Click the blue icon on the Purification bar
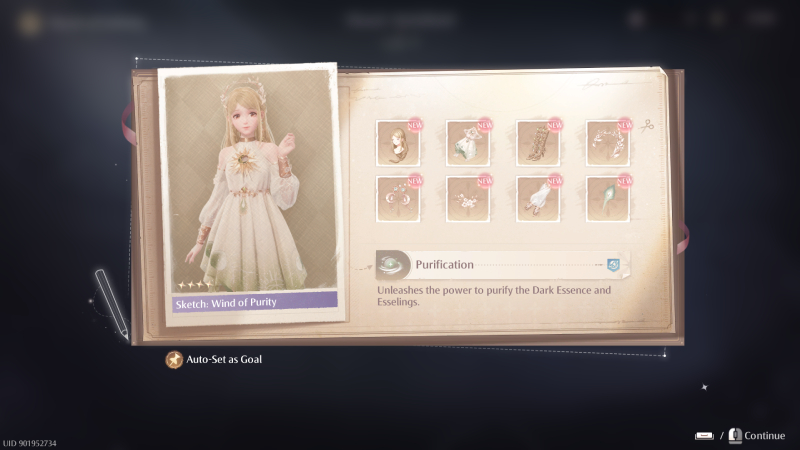Viewport: 800px width, 450px height. point(613,265)
